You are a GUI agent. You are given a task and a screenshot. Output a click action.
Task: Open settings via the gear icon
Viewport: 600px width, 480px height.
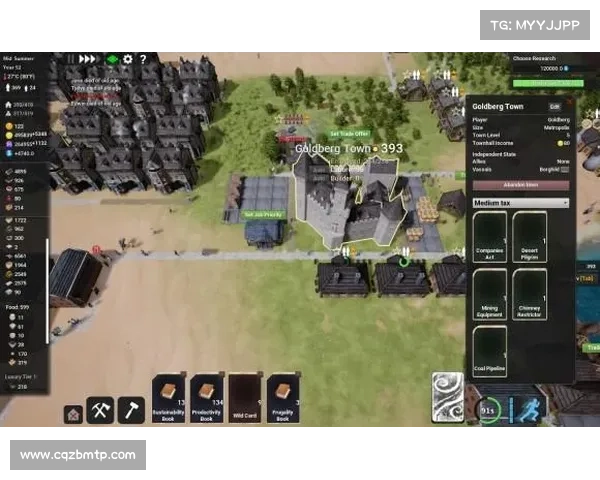[127, 59]
